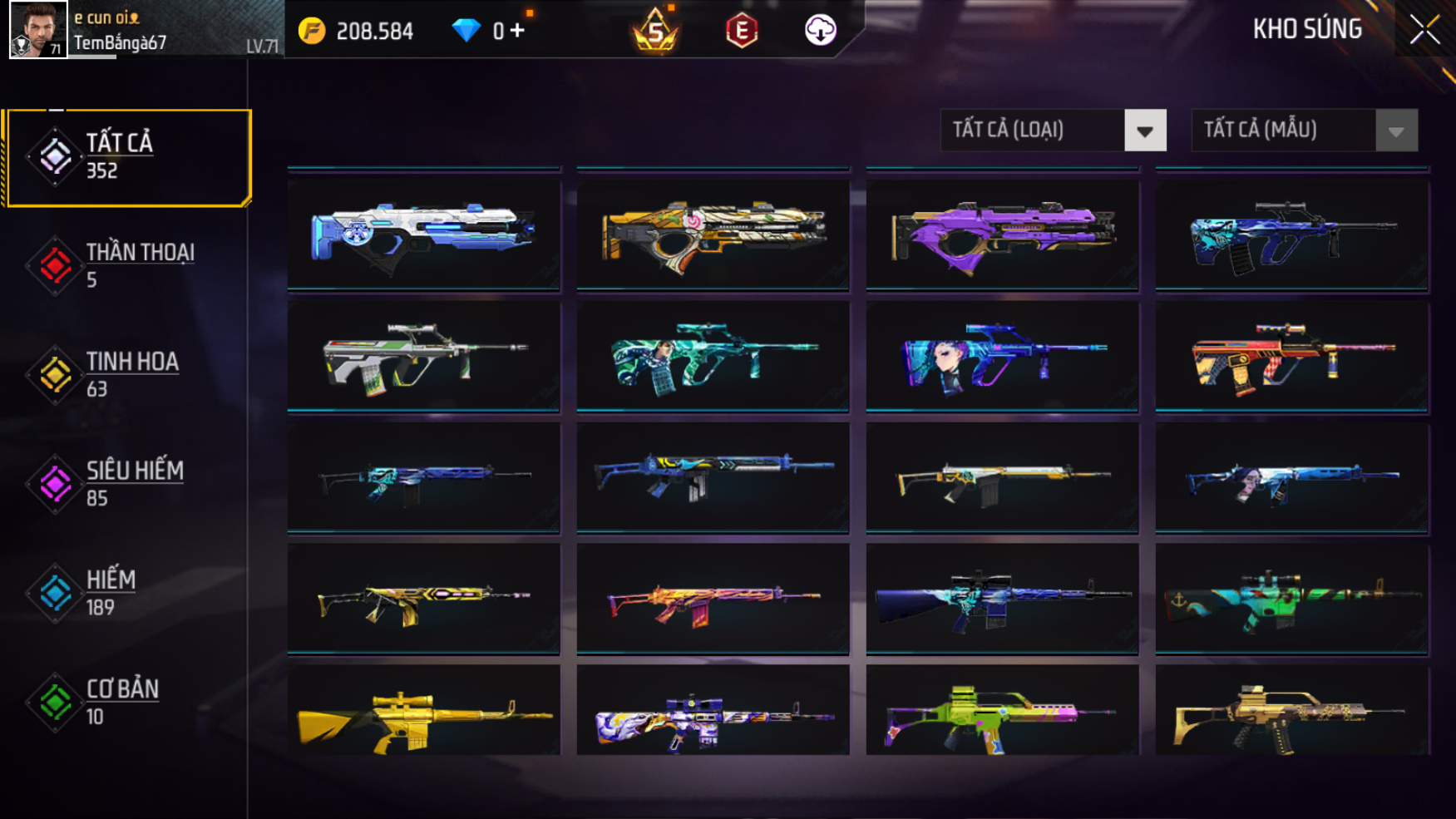Close the Kho Súng weapon screen
Viewport: 1456px width, 819px height.
tap(1424, 31)
